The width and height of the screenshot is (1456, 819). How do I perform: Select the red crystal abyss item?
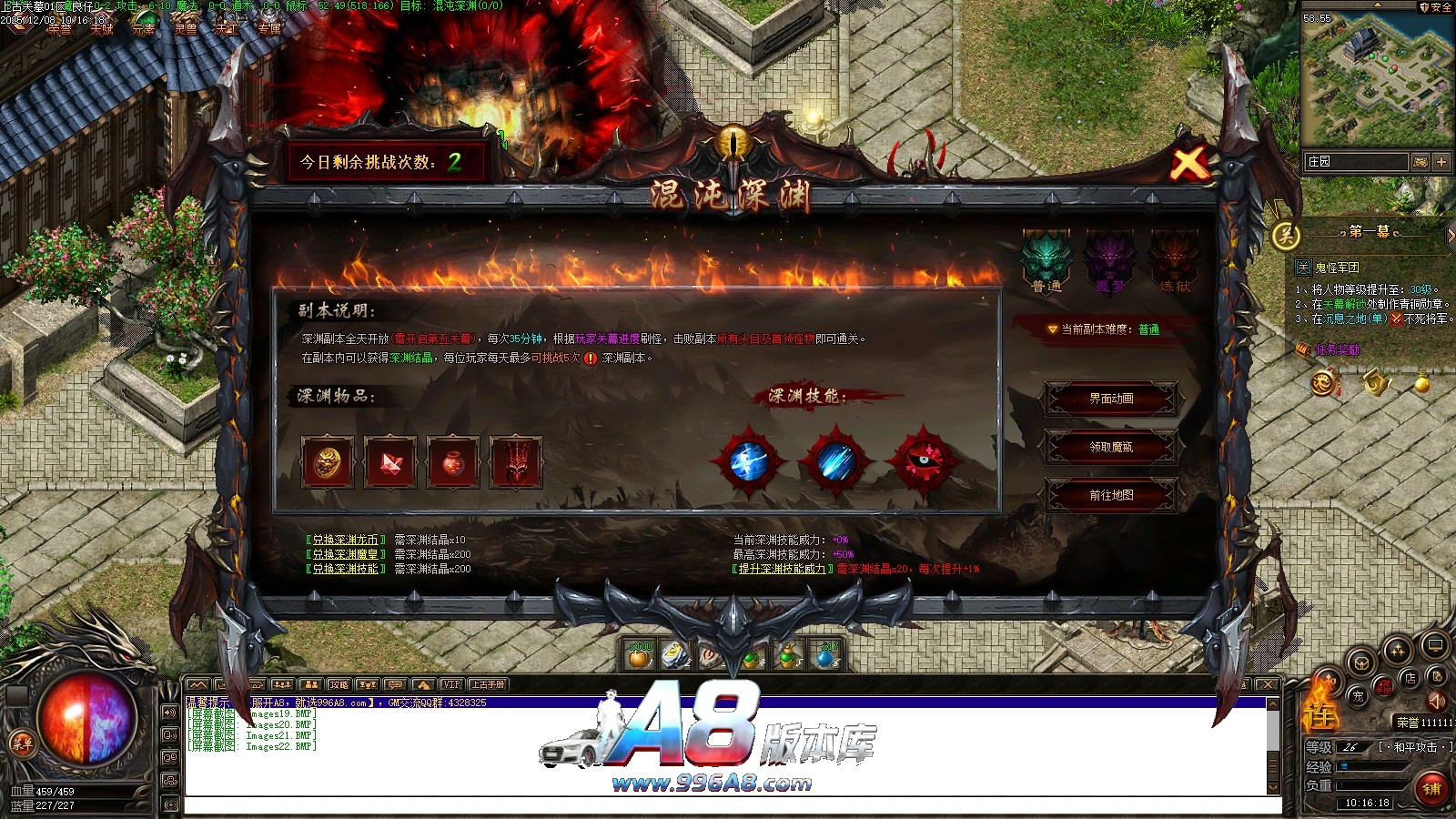[x=390, y=462]
